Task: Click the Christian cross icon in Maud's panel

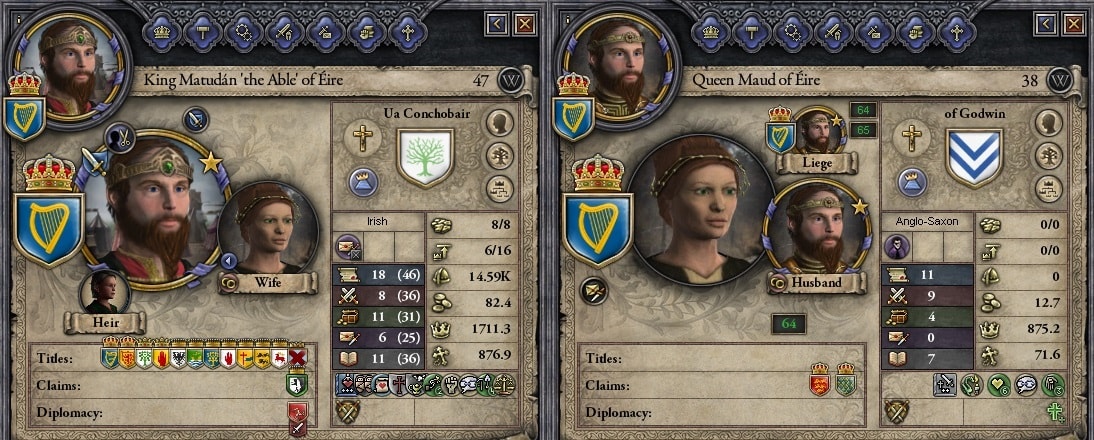Action: 910,137
